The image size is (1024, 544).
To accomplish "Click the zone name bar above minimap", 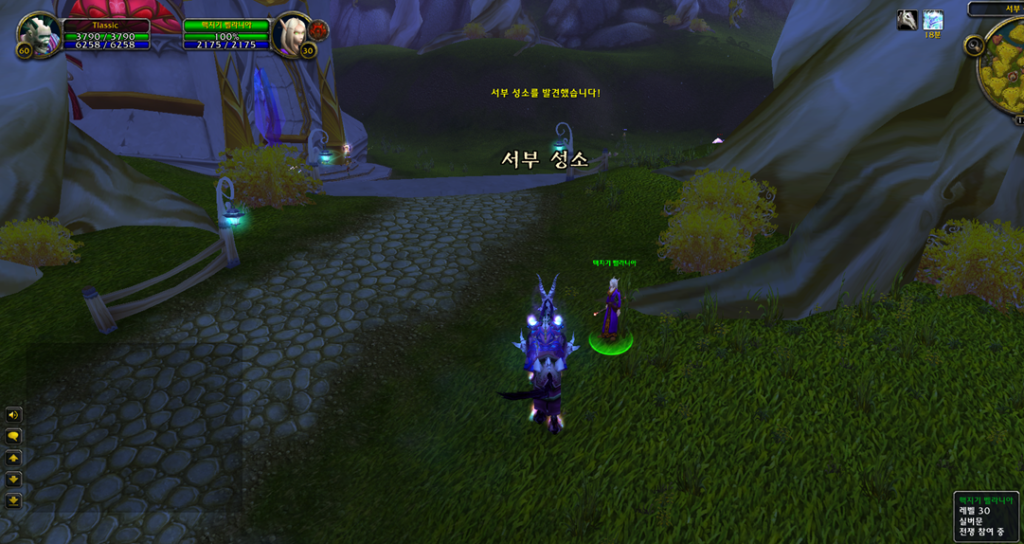I will [x=996, y=8].
